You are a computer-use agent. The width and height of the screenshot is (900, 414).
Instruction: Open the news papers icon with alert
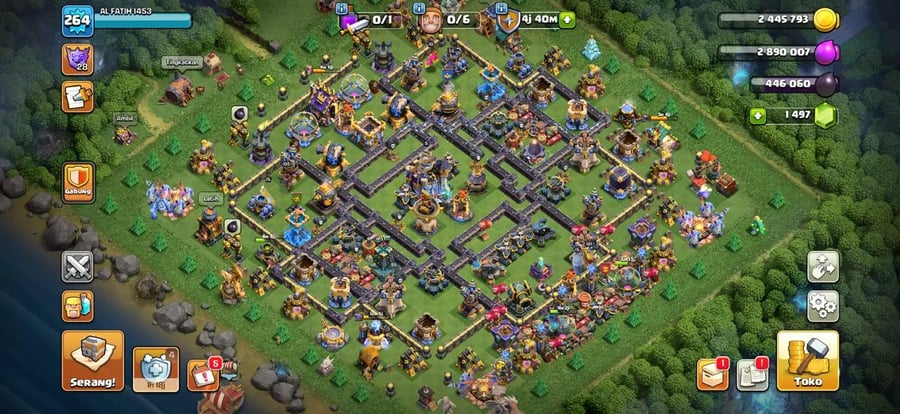(x=750, y=374)
